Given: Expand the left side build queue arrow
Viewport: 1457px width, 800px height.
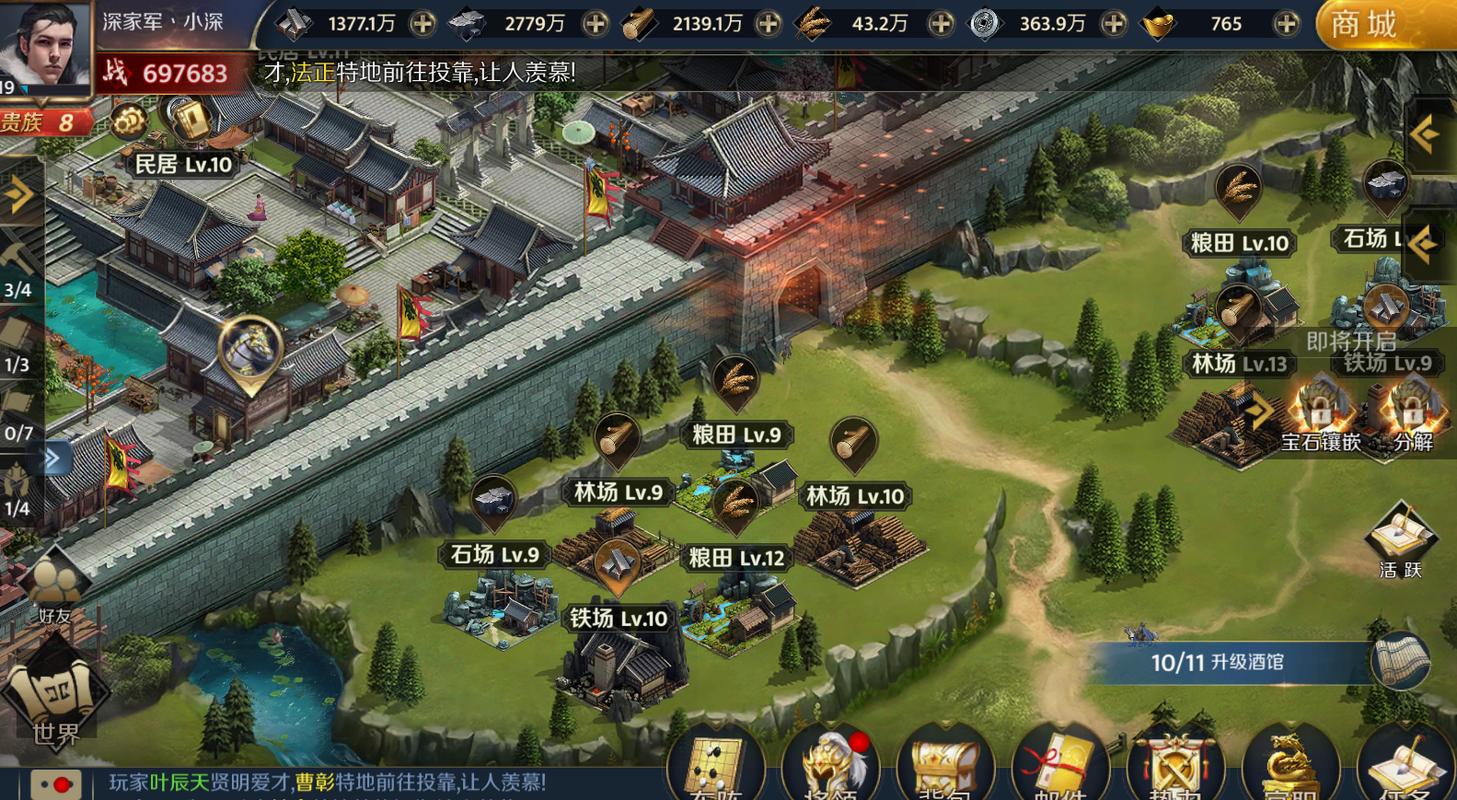Looking at the screenshot, I should [x=20, y=194].
